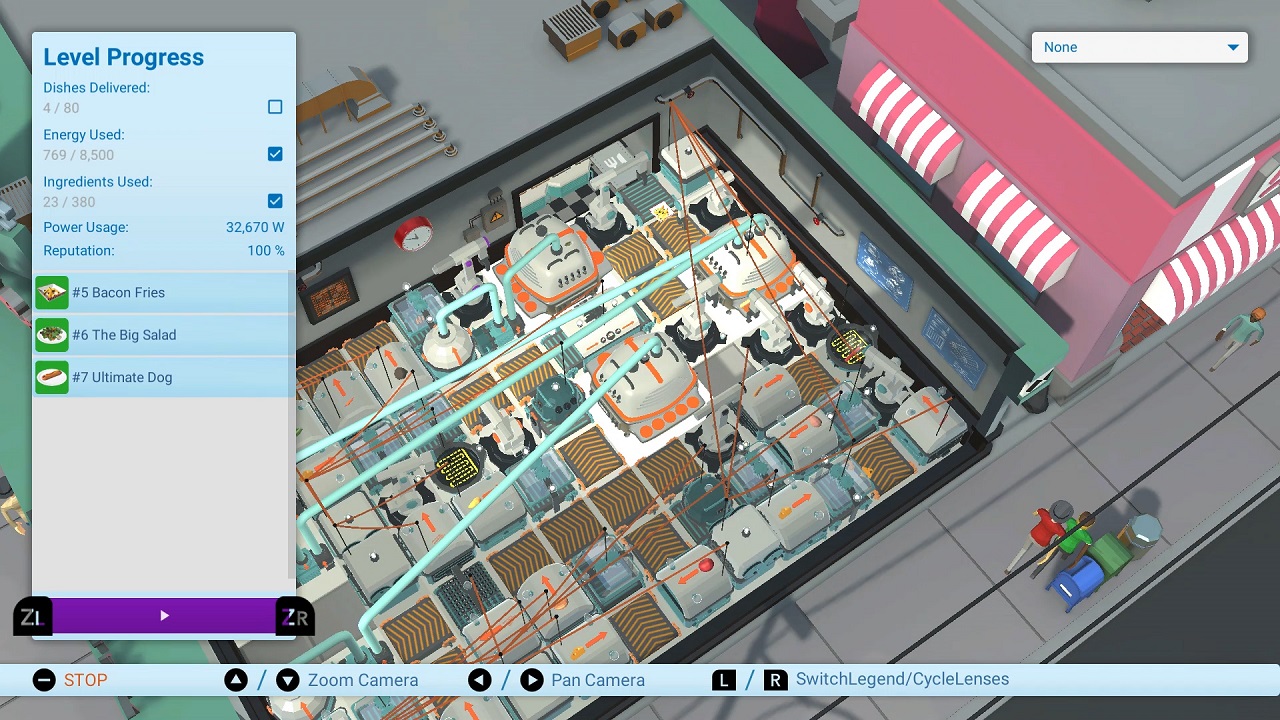Select the Ultimate Dog dish icon
1280x720 pixels.
tap(51, 377)
